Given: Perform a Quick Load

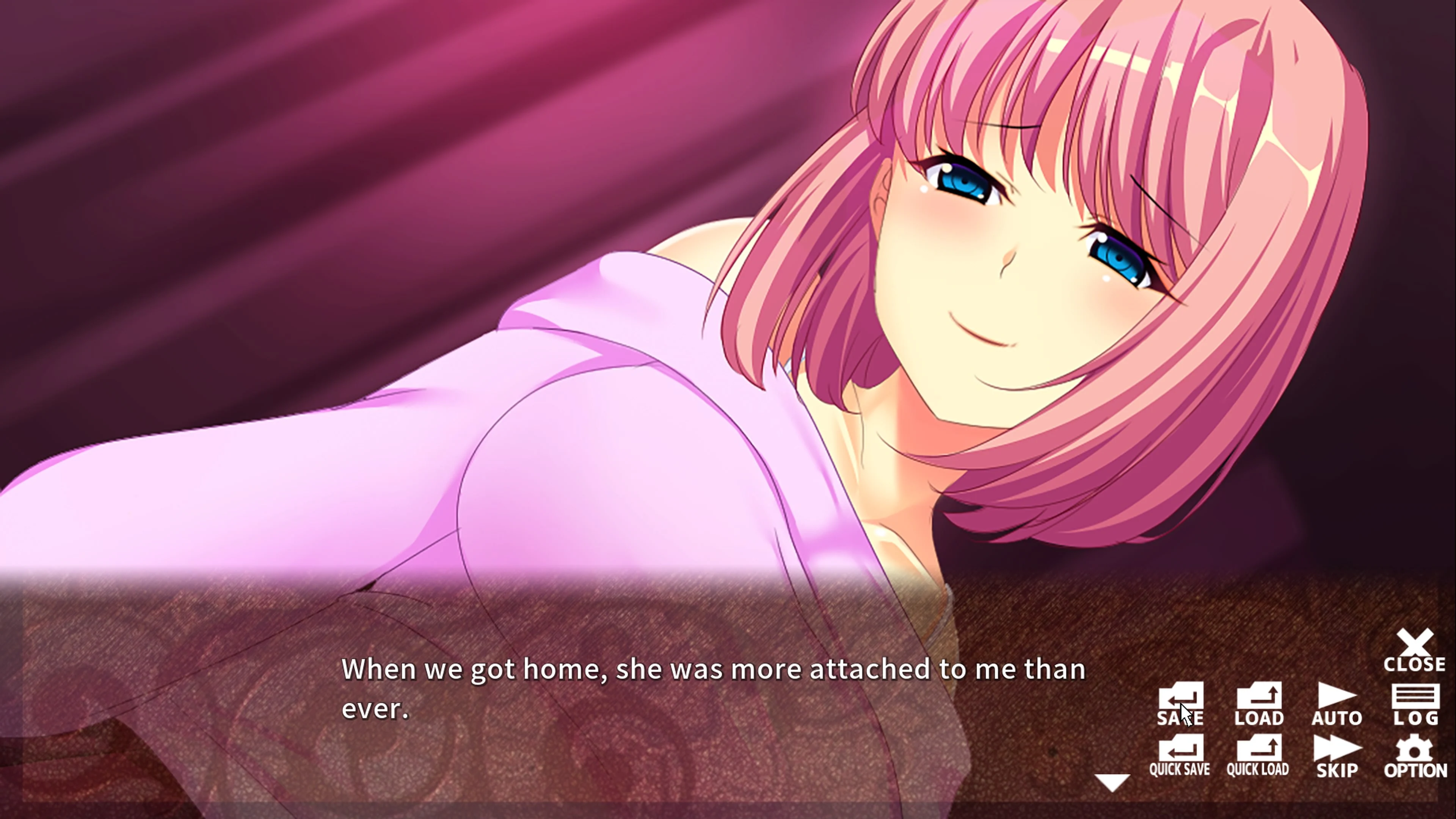Looking at the screenshot, I should coord(1259,752).
